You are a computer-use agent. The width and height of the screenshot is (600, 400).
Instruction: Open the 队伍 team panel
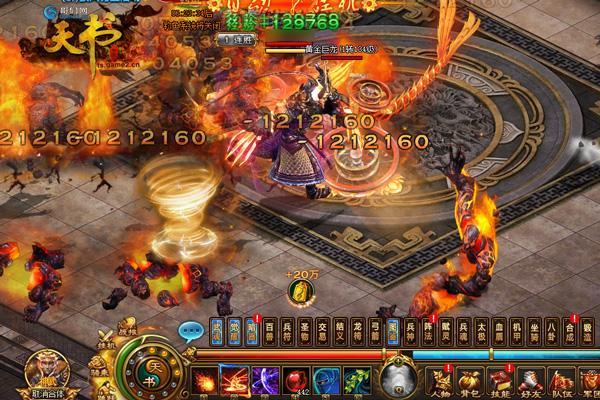click(x=561, y=381)
